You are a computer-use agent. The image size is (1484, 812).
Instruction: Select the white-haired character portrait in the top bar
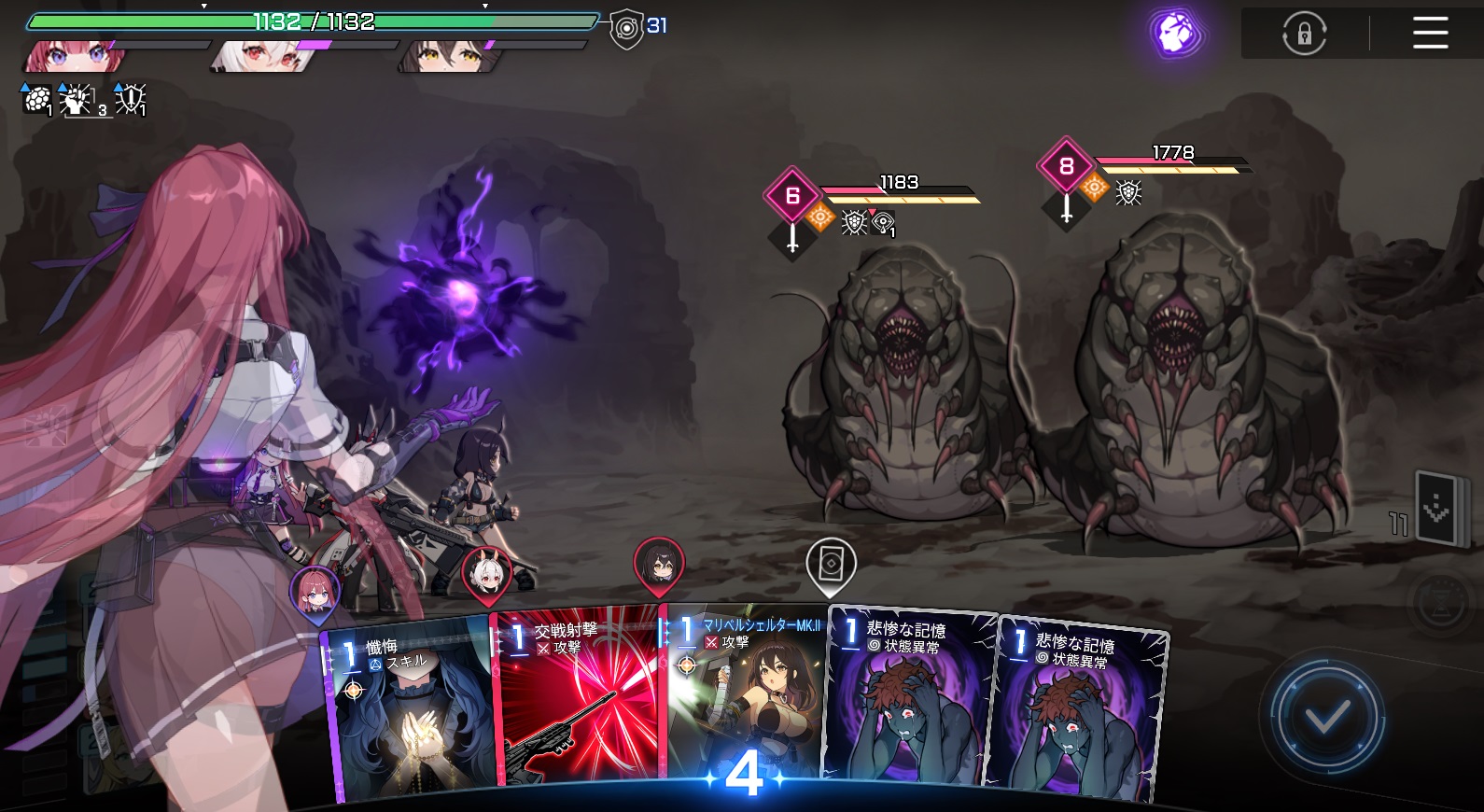[263, 56]
